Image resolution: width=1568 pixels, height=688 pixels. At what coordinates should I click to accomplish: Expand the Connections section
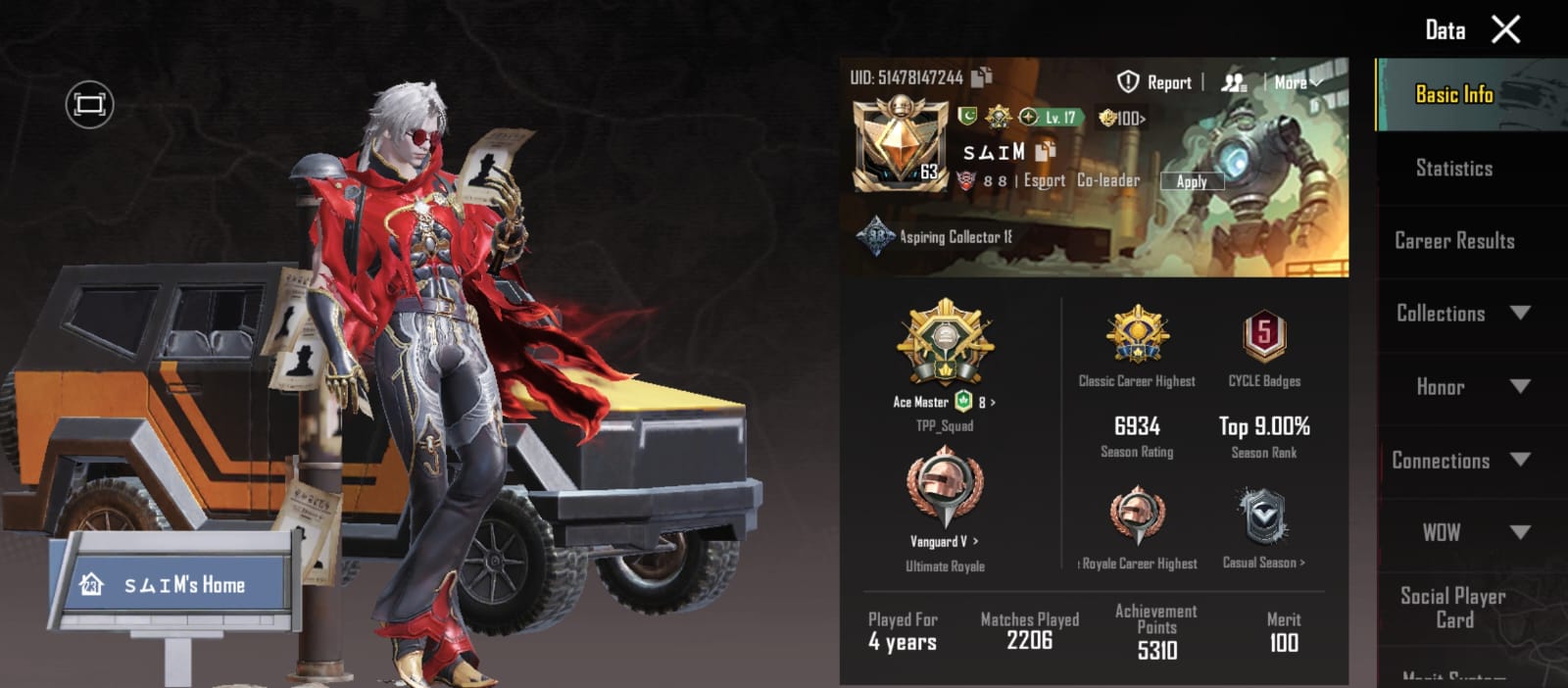tap(1460, 461)
